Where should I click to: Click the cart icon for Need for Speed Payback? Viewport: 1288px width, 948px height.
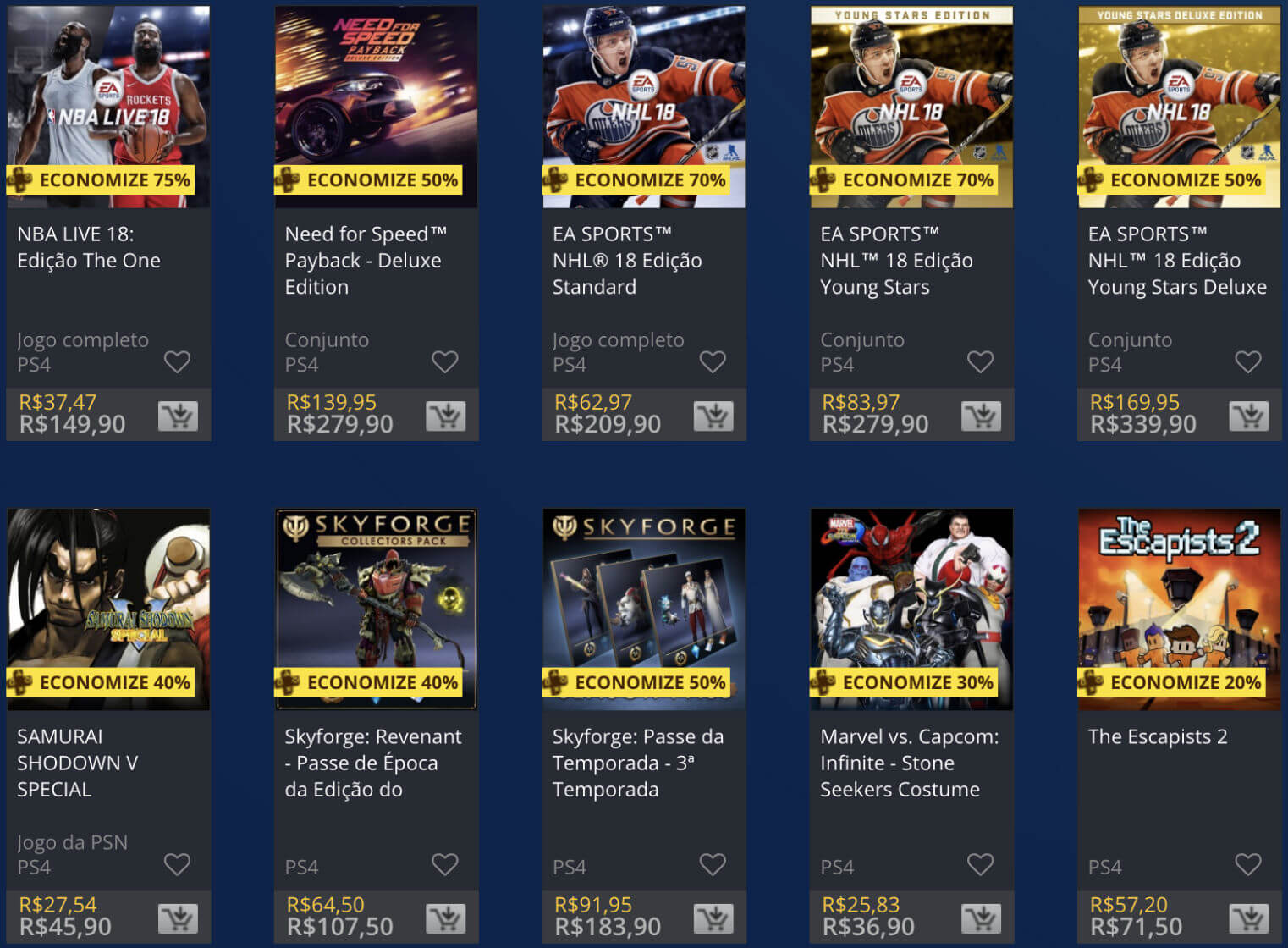[x=446, y=415]
